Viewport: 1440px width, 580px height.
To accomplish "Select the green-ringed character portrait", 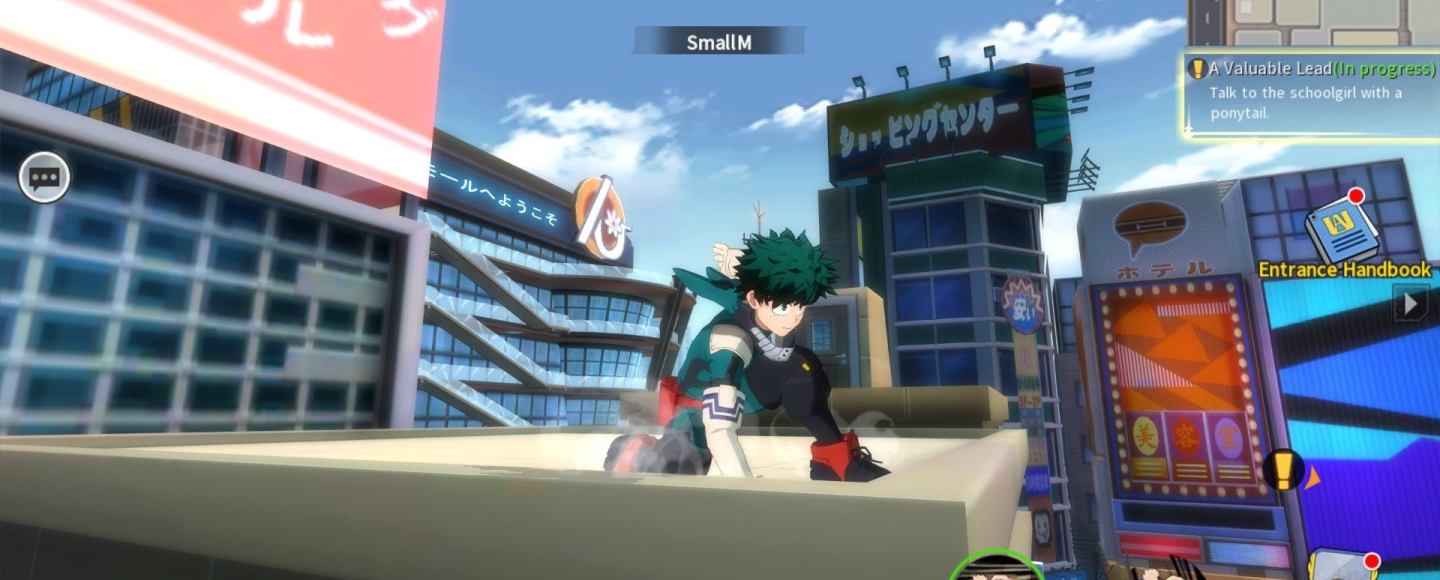I will 995,567.
